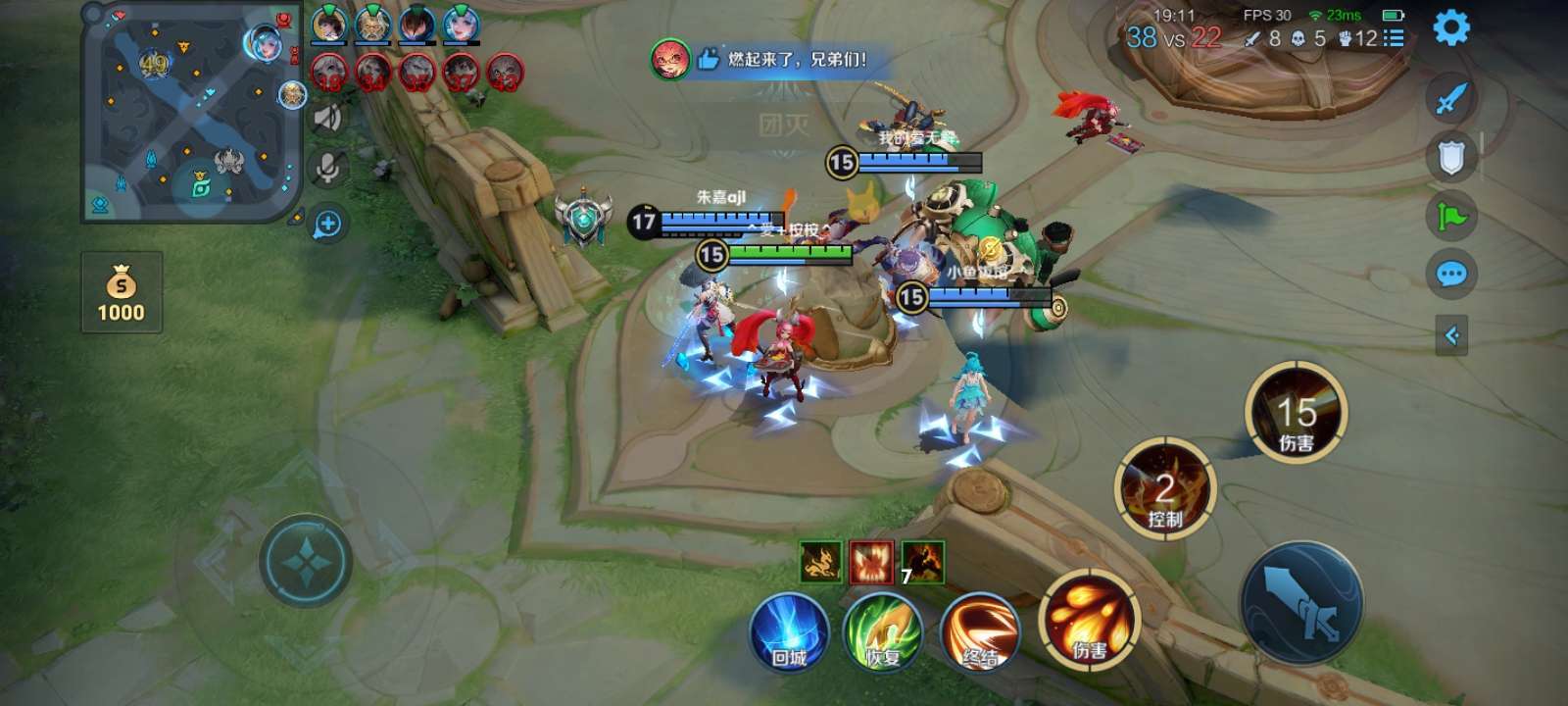Toggle the microphone voice button
Screen dimensions: 1568x706
(x=328, y=169)
